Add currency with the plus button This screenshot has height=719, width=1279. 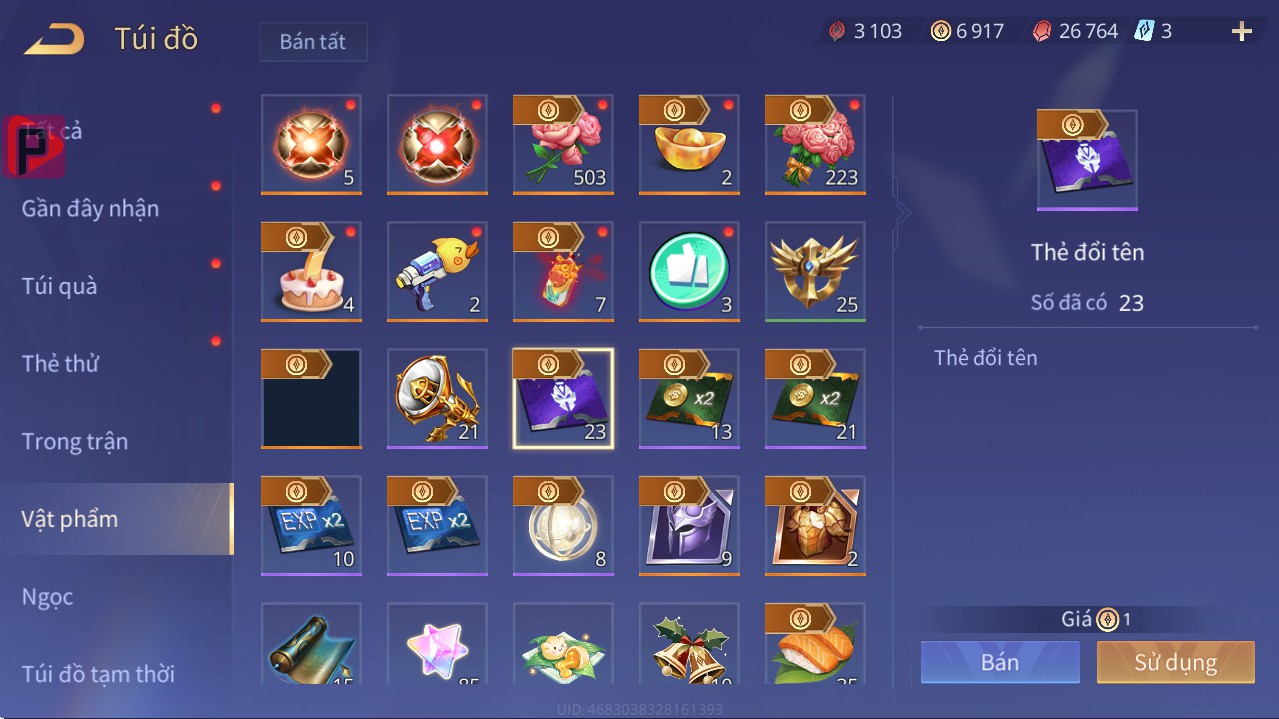pyautogui.click(x=1242, y=32)
